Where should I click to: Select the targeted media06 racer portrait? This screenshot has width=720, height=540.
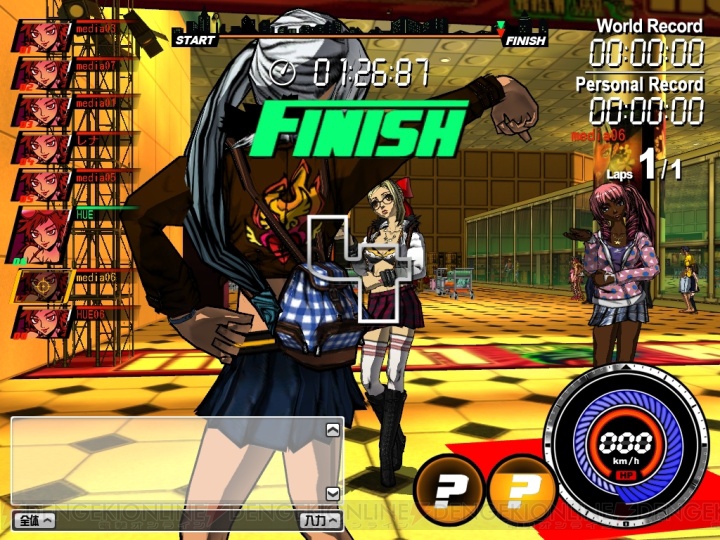[42, 286]
